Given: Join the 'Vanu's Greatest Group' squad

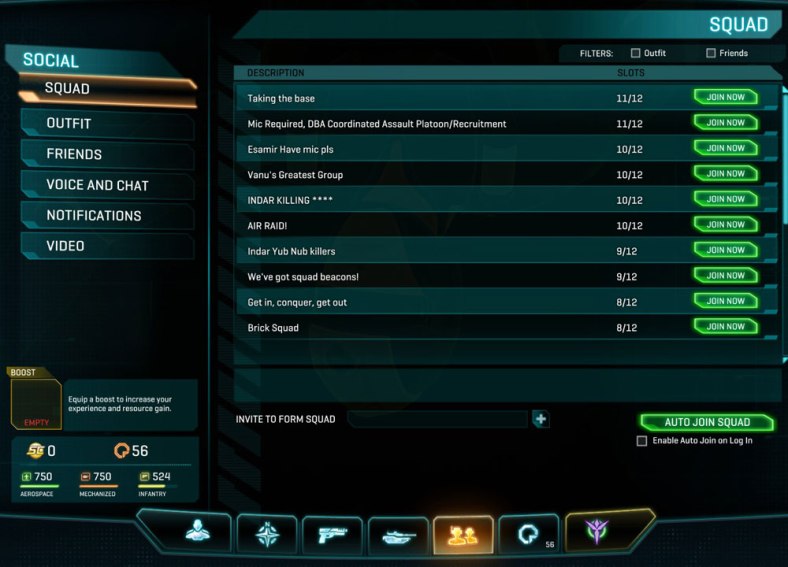Looking at the screenshot, I should tap(725, 174).
